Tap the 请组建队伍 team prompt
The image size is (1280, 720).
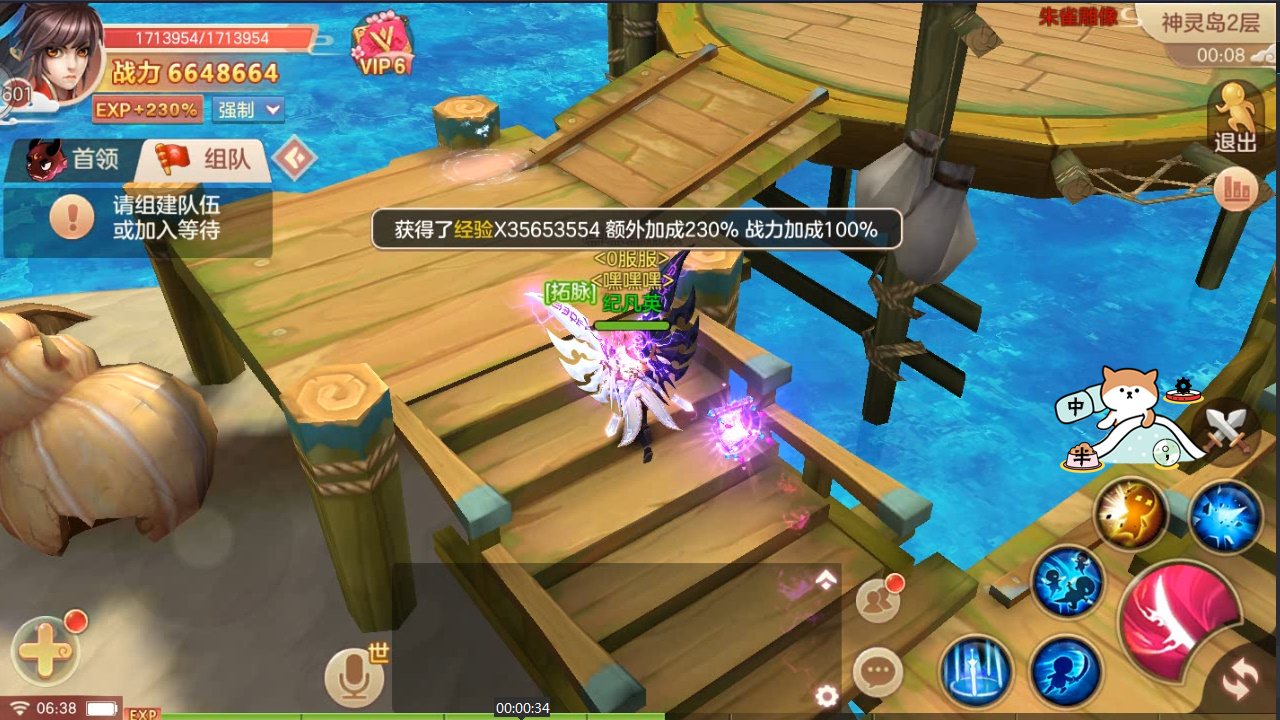(137, 217)
